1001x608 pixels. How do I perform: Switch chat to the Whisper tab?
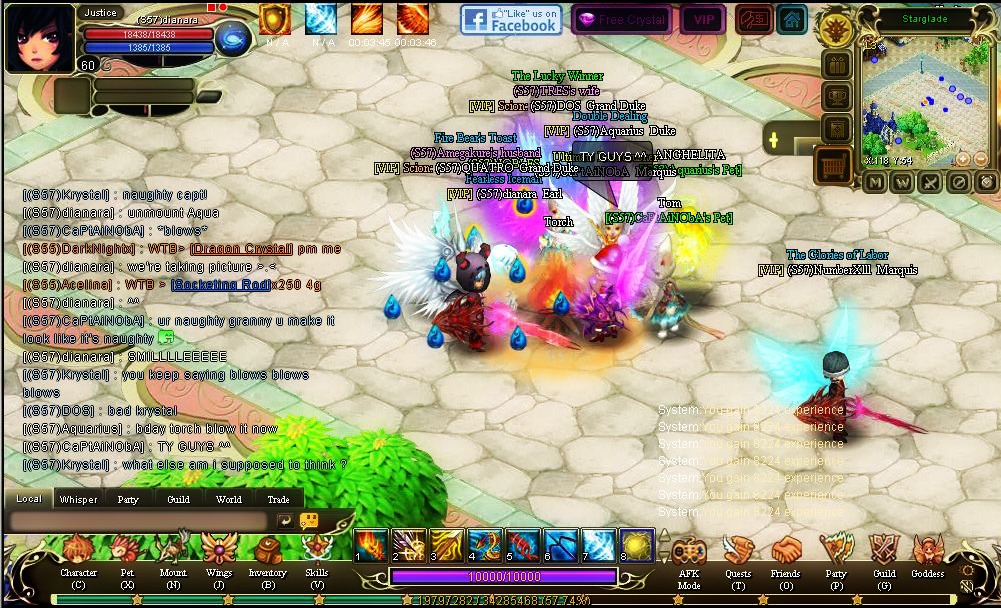click(78, 499)
